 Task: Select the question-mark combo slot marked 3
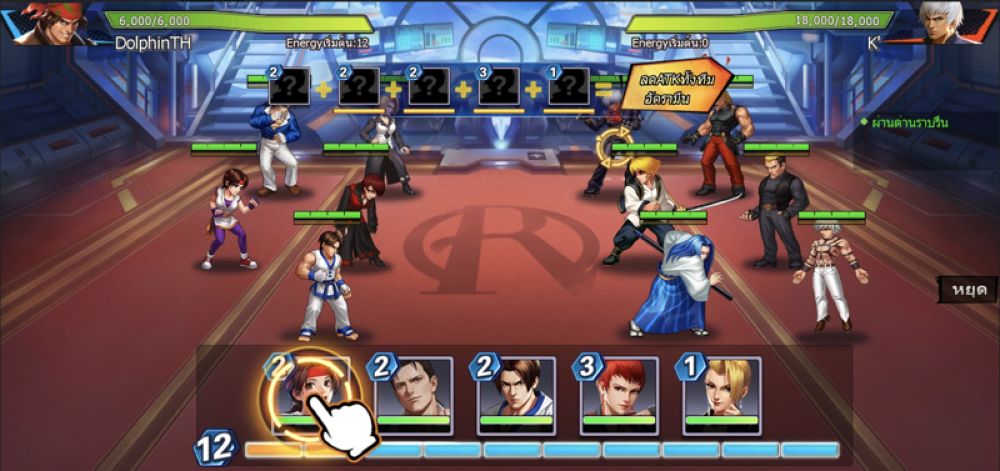[498, 87]
